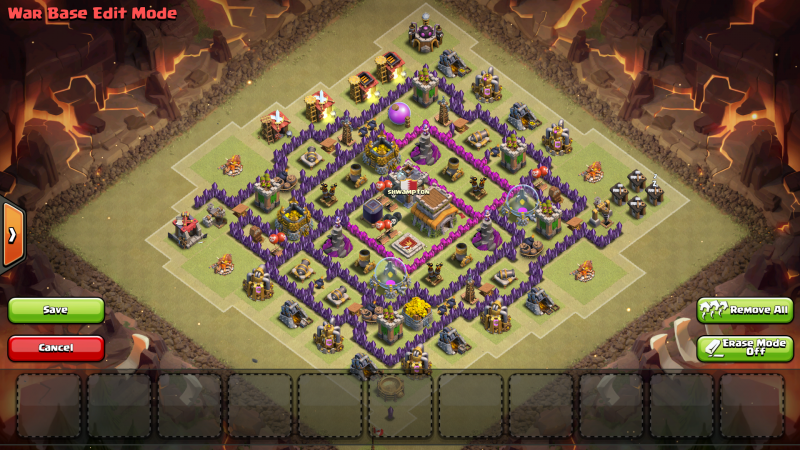
Task: Cancel the base edit
Action: pyautogui.click(x=56, y=348)
